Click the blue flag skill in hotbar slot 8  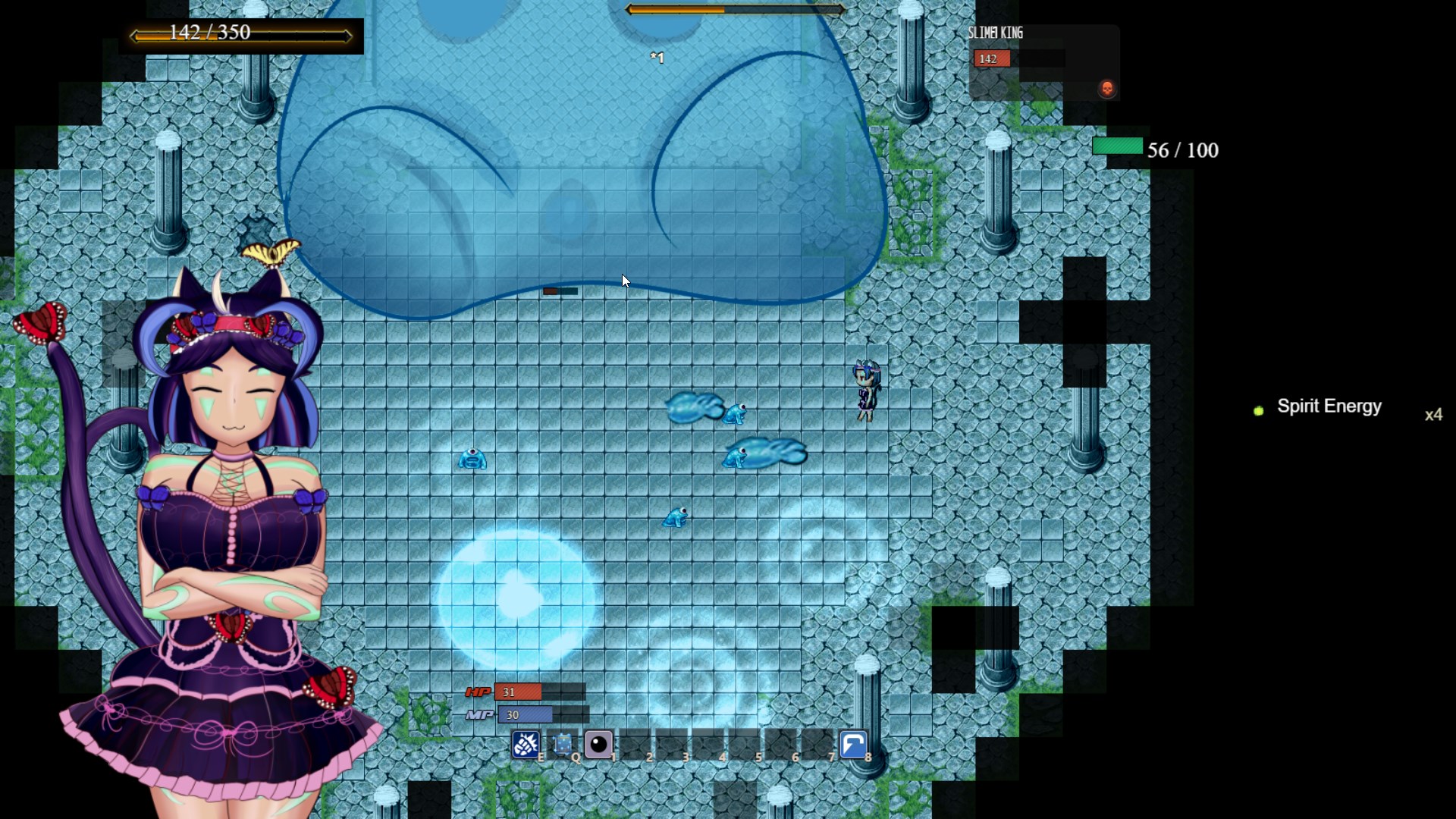tap(854, 745)
